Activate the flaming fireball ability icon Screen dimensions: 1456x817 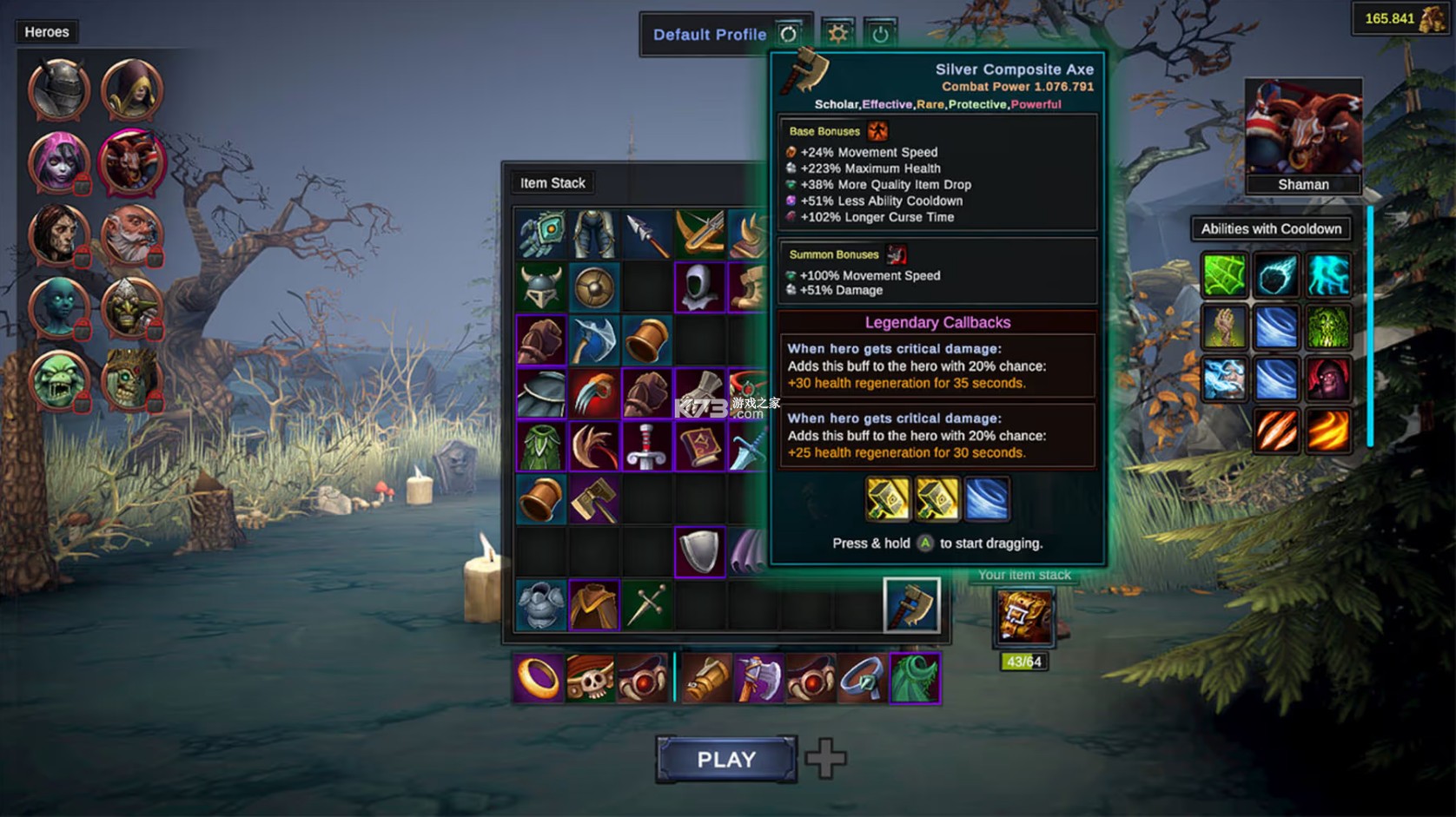1328,431
